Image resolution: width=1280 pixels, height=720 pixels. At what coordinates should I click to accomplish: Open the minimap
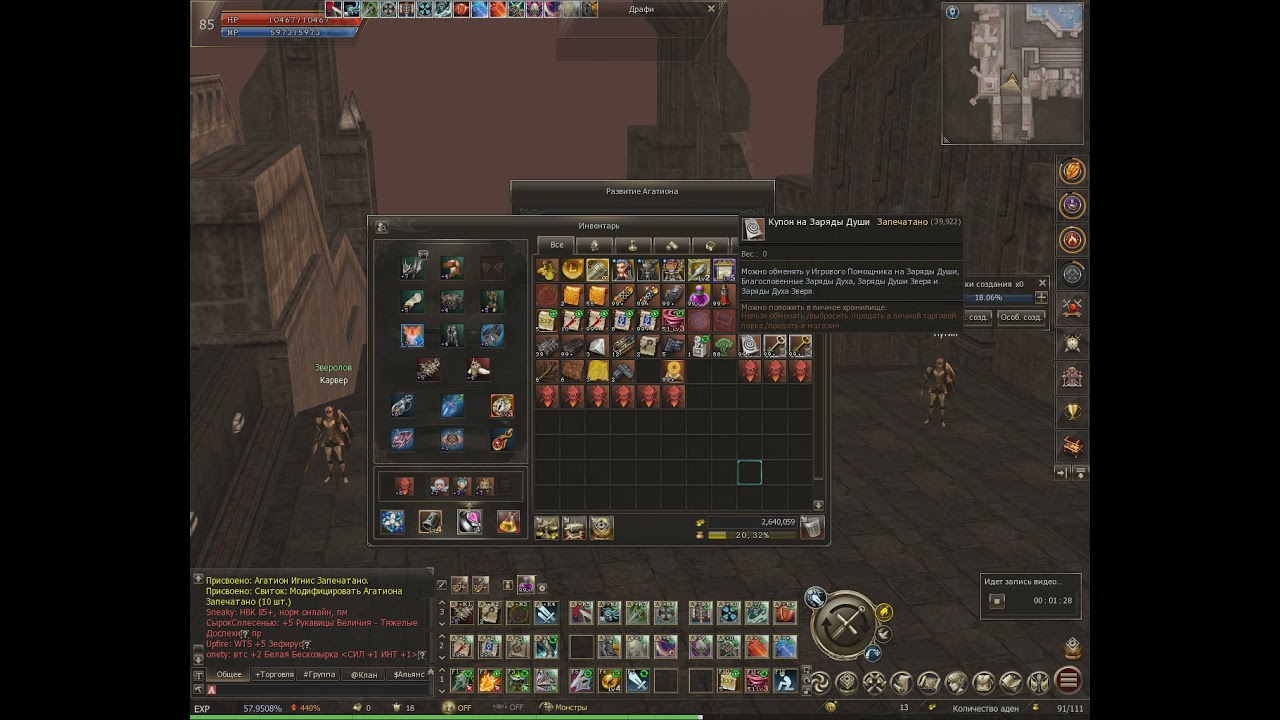(x=1013, y=72)
